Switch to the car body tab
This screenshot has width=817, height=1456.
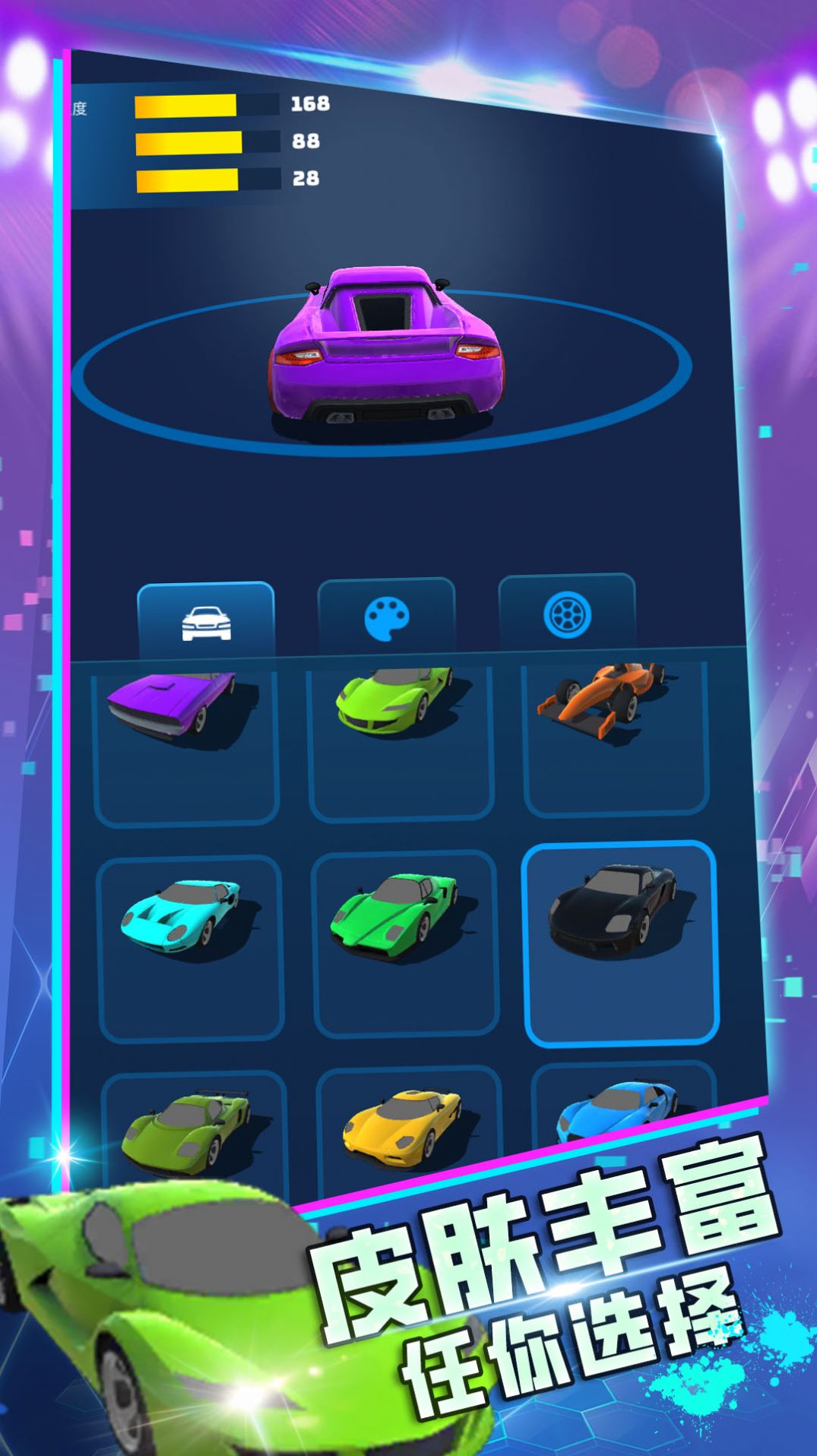206,622
